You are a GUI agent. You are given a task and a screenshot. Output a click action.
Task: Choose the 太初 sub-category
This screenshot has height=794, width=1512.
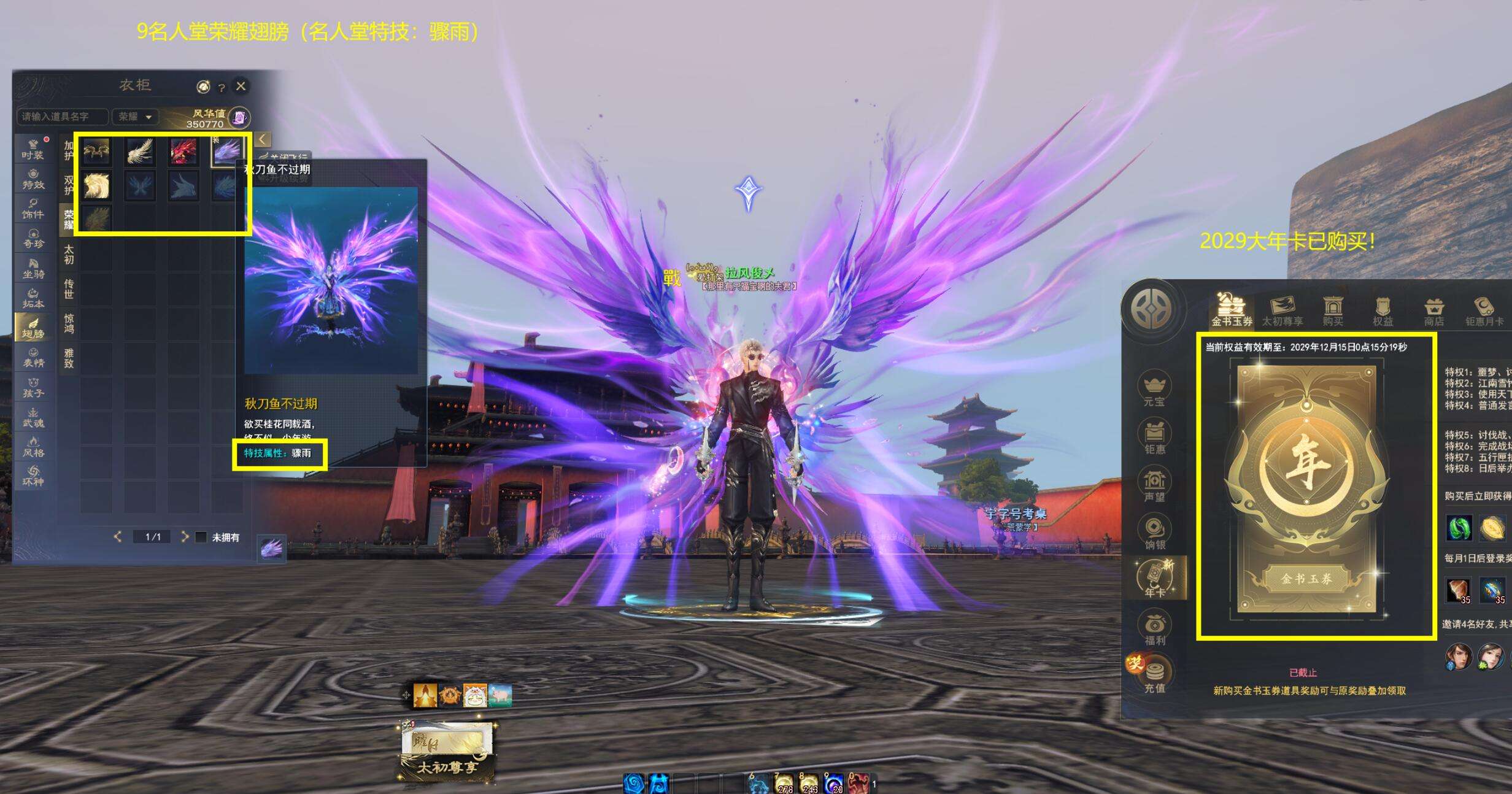69,254
